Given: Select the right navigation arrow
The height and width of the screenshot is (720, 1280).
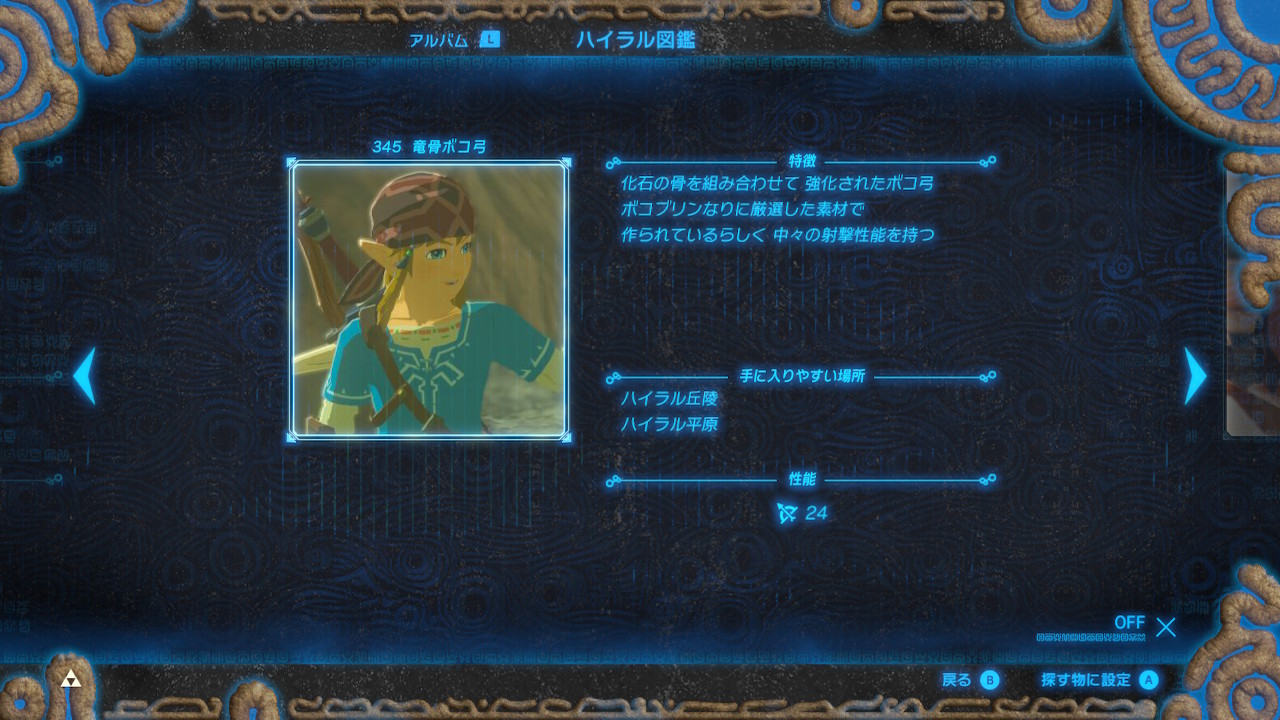Looking at the screenshot, I should [1196, 376].
